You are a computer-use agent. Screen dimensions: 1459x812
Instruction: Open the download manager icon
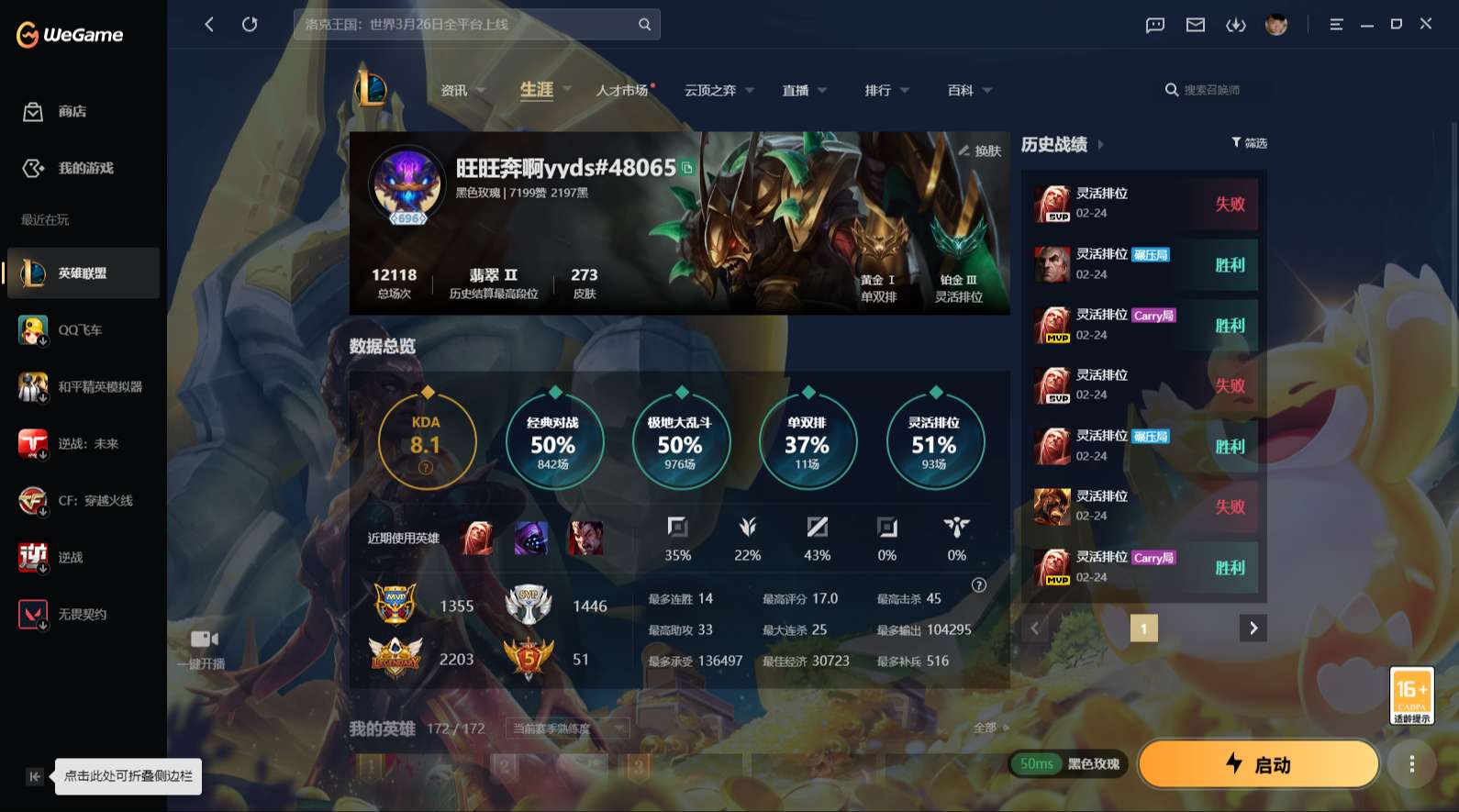click(1236, 25)
